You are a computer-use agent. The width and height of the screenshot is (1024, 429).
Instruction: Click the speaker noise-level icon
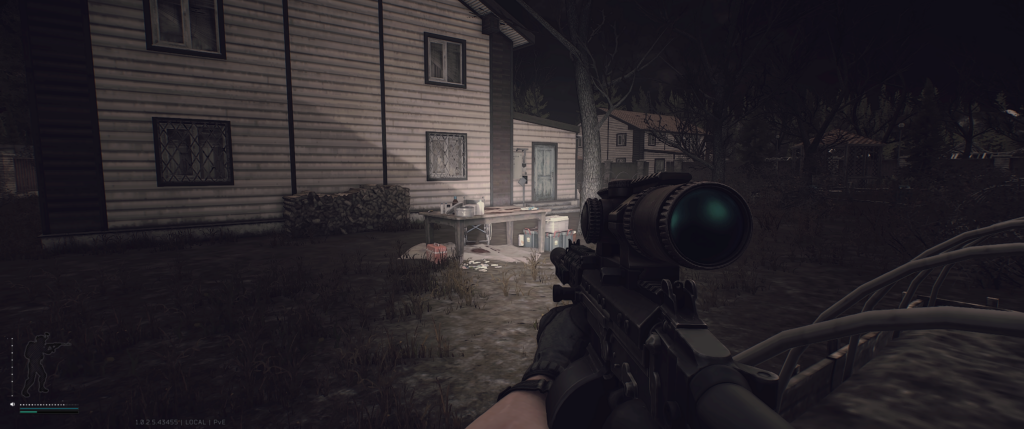(x=12, y=405)
